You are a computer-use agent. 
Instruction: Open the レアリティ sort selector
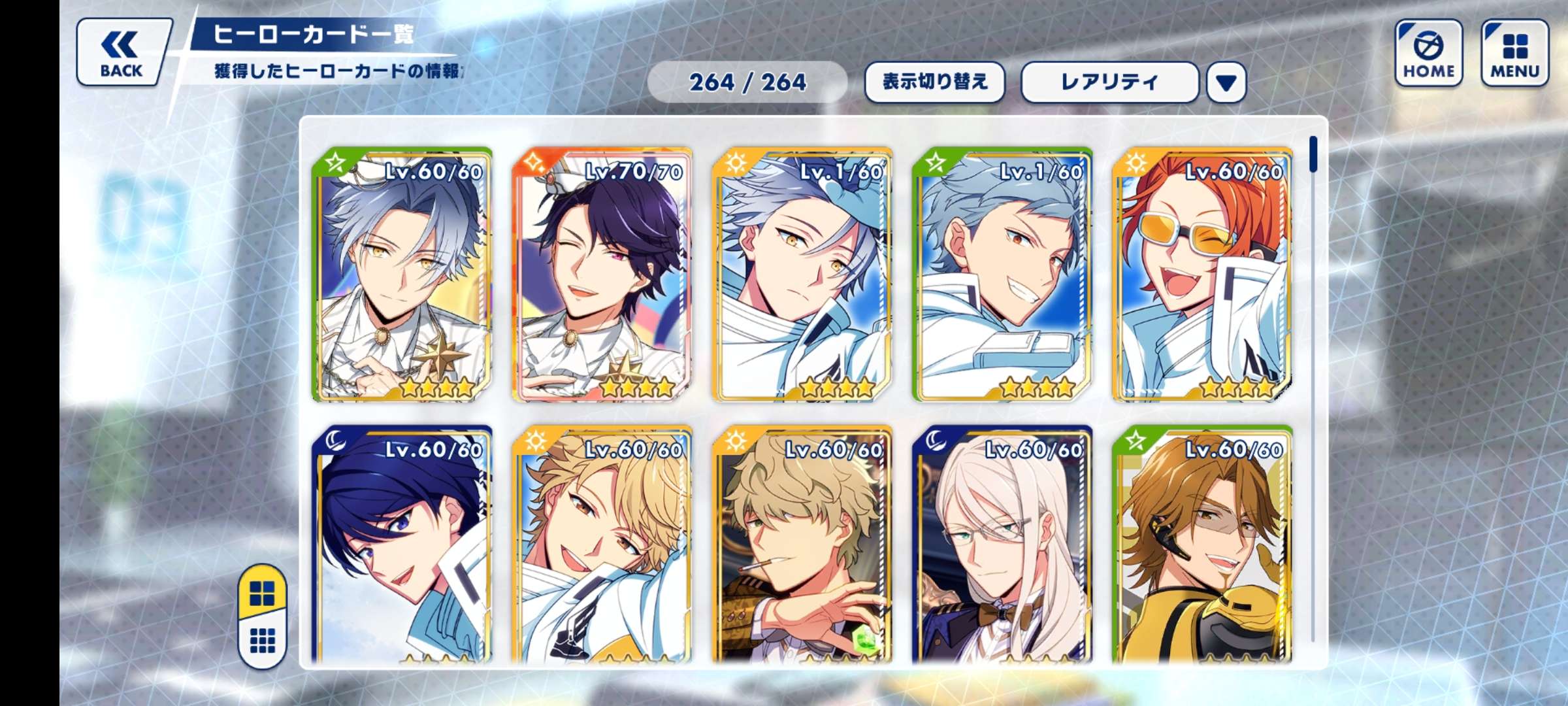tap(1109, 82)
